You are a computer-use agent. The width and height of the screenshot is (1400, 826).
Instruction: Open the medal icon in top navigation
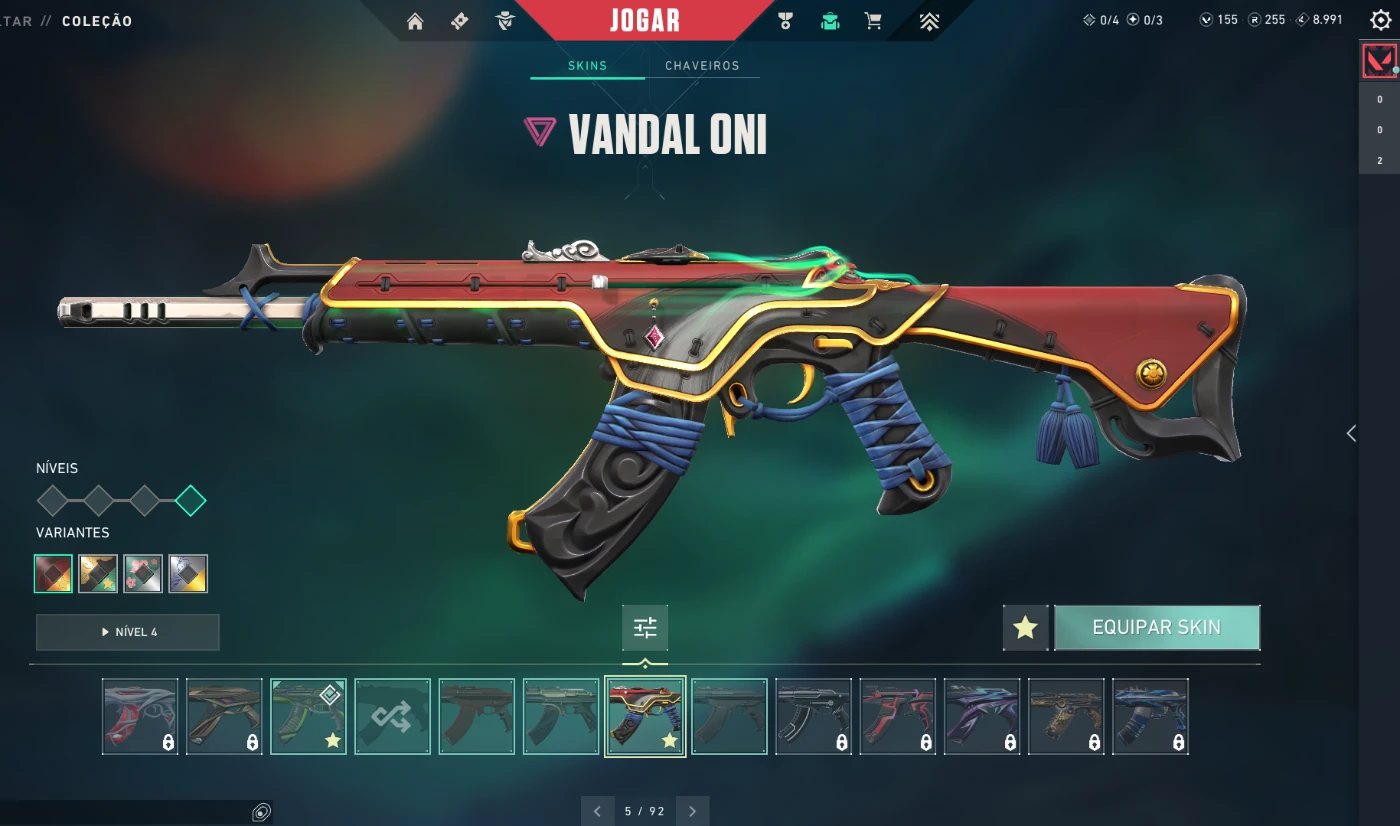click(785, 21)
